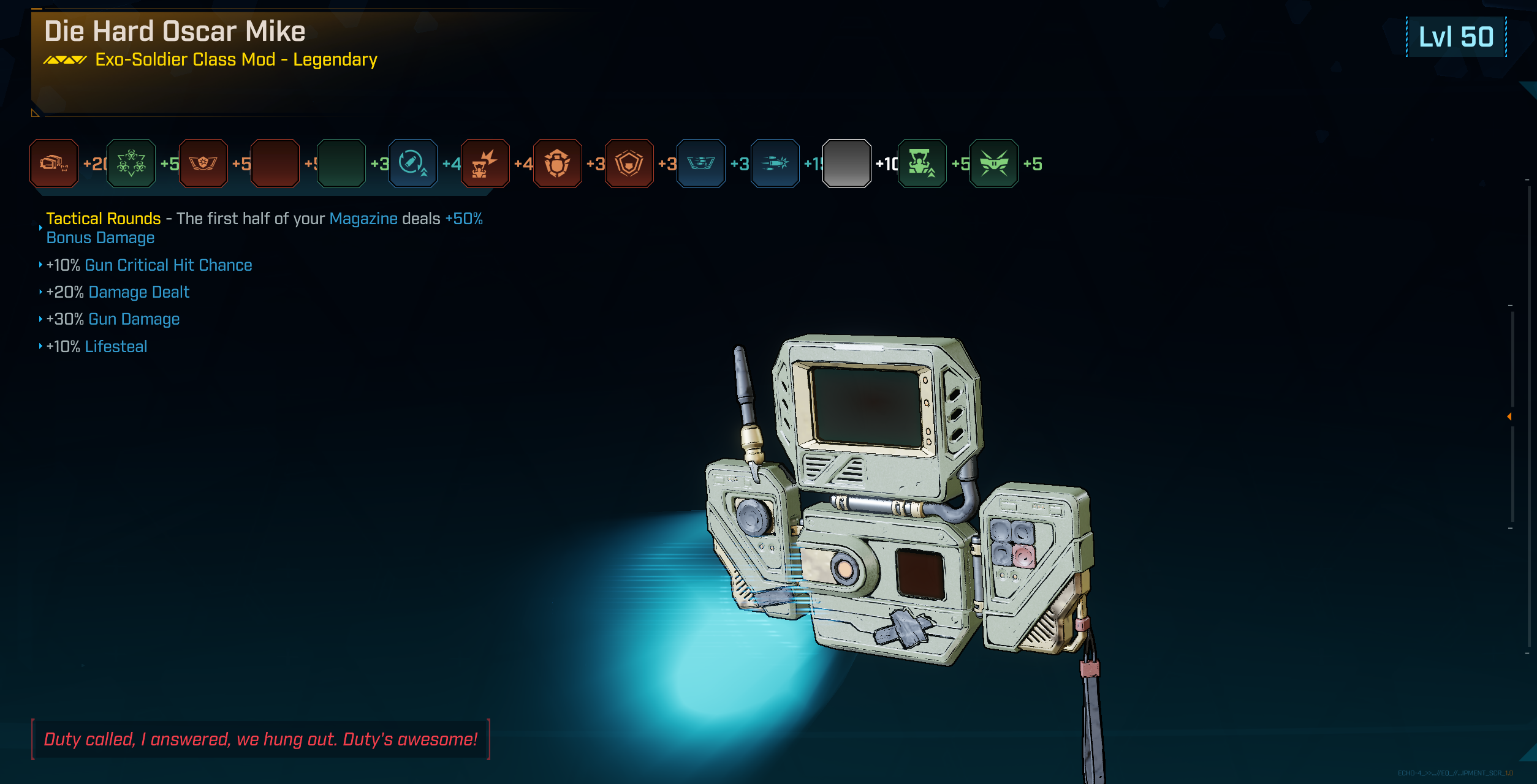The image size is (1537, 784).
Task: Click the blue bullets in tray skill icon
Action: point(701,164)
